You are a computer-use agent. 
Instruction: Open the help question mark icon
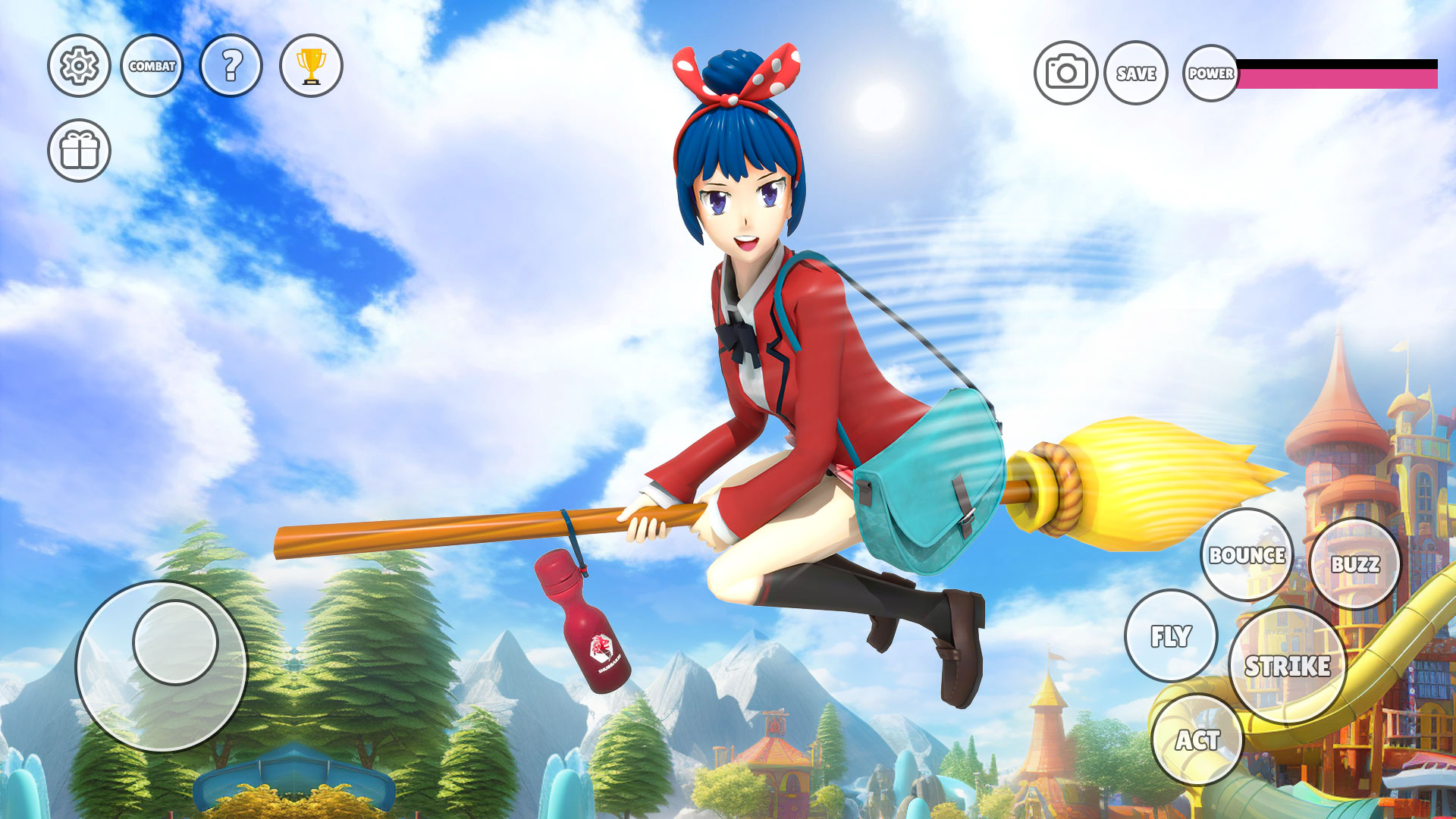[231, 67]
